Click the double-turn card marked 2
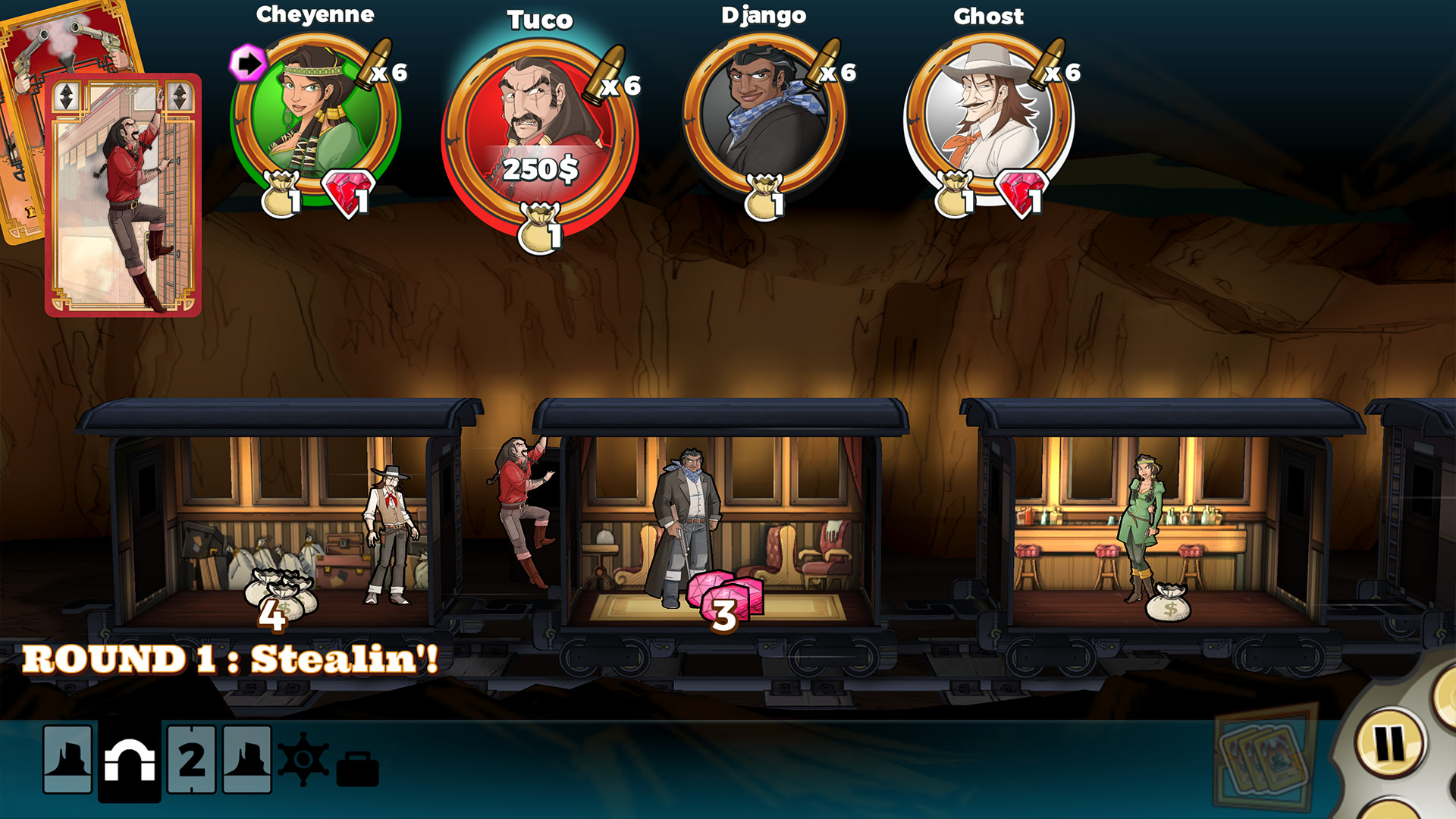Image resolution: width=1456 pixels, height=819 pixels. tap(190, 758)
